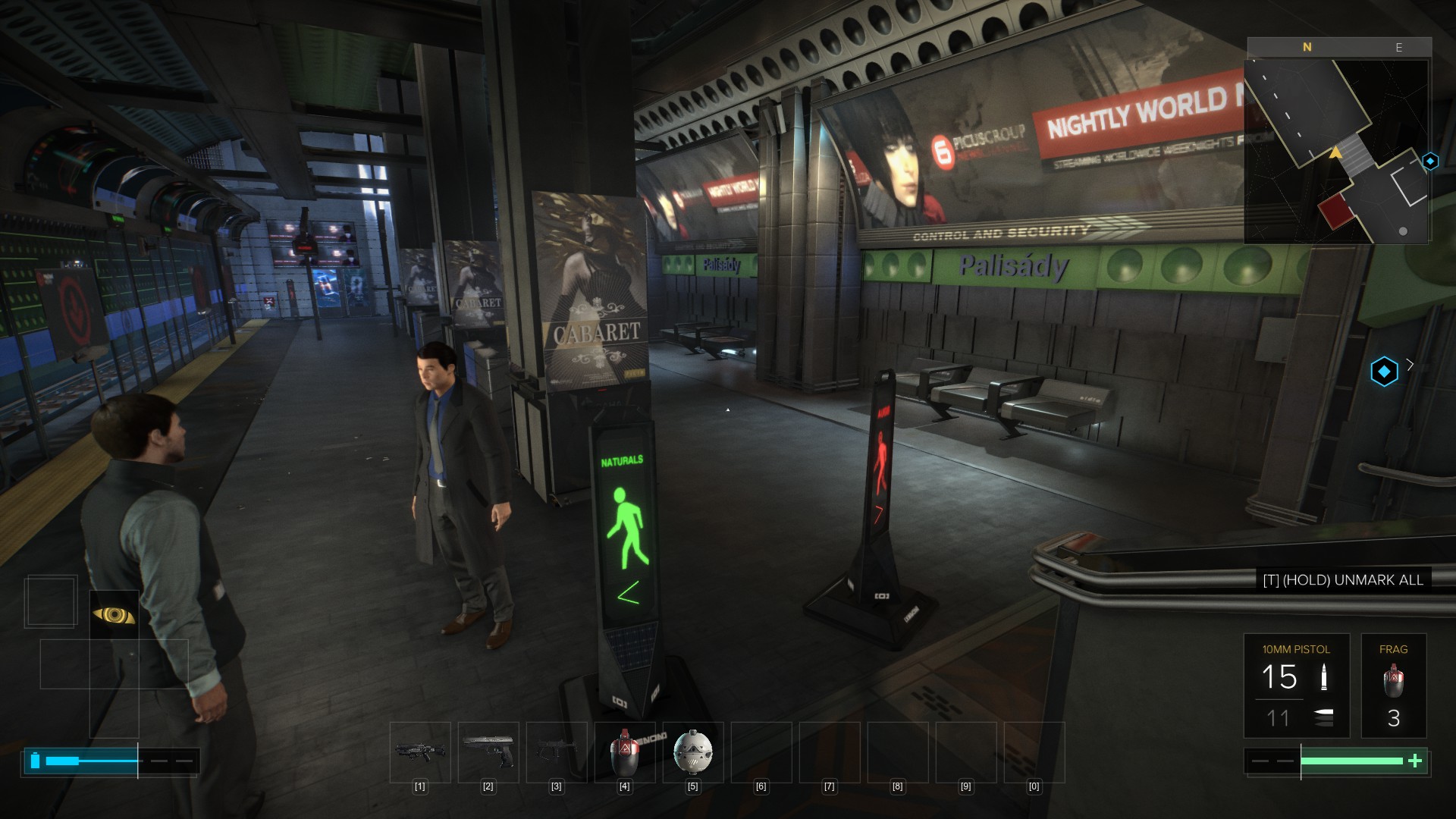The width and height of the screenshot is (1456, 819).
Task: Choose the machine pistol in hotbar slot 3
Action: pos(557,752)
